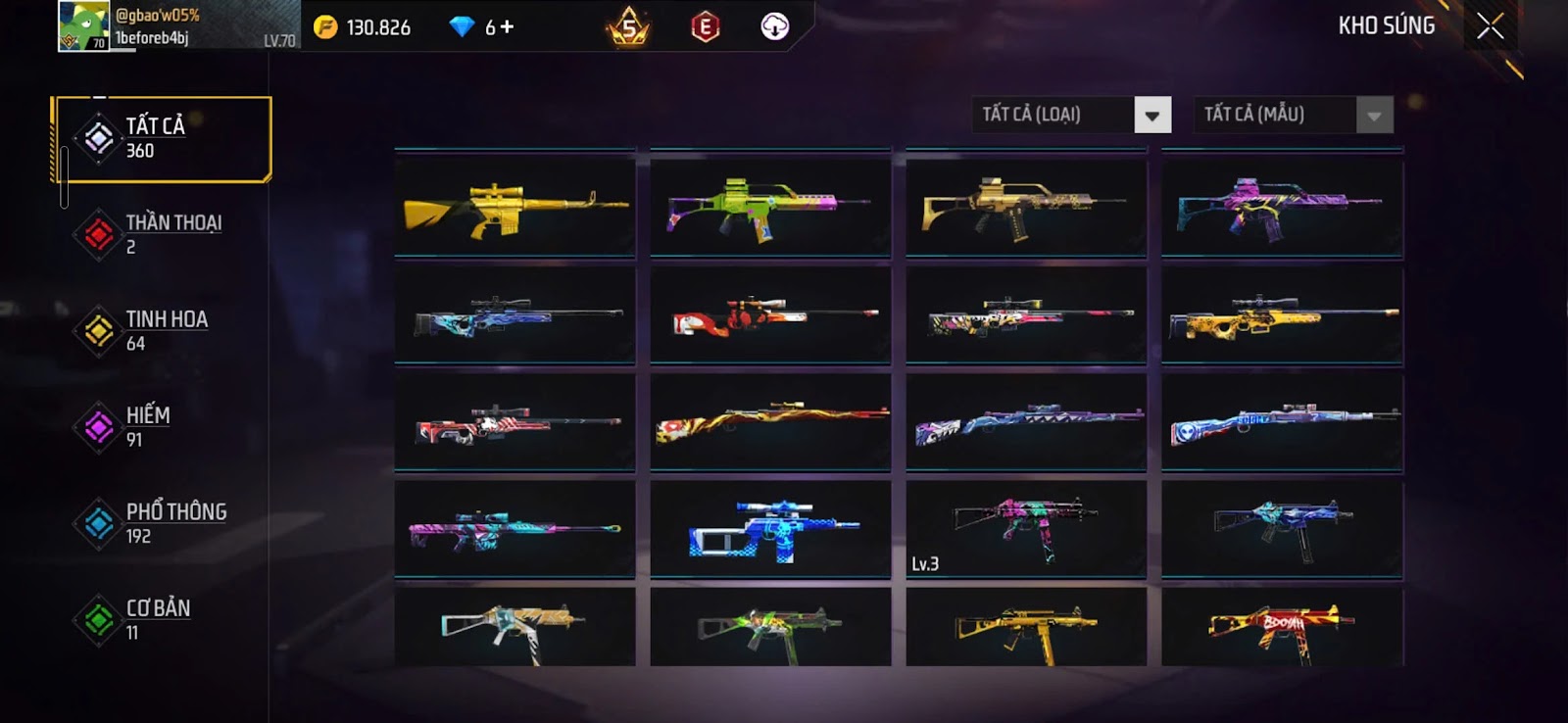Choose the Cơ Bản rarity tab
Viewport: 1568px width, 723px height.
pyautogui.click(x=163, y=619)
